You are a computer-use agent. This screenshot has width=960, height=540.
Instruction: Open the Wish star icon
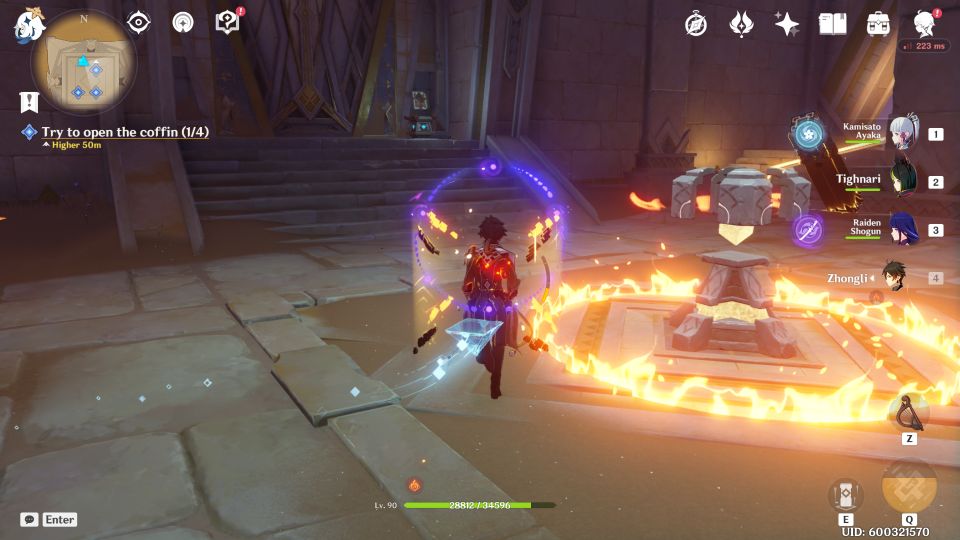pos(787,24)
